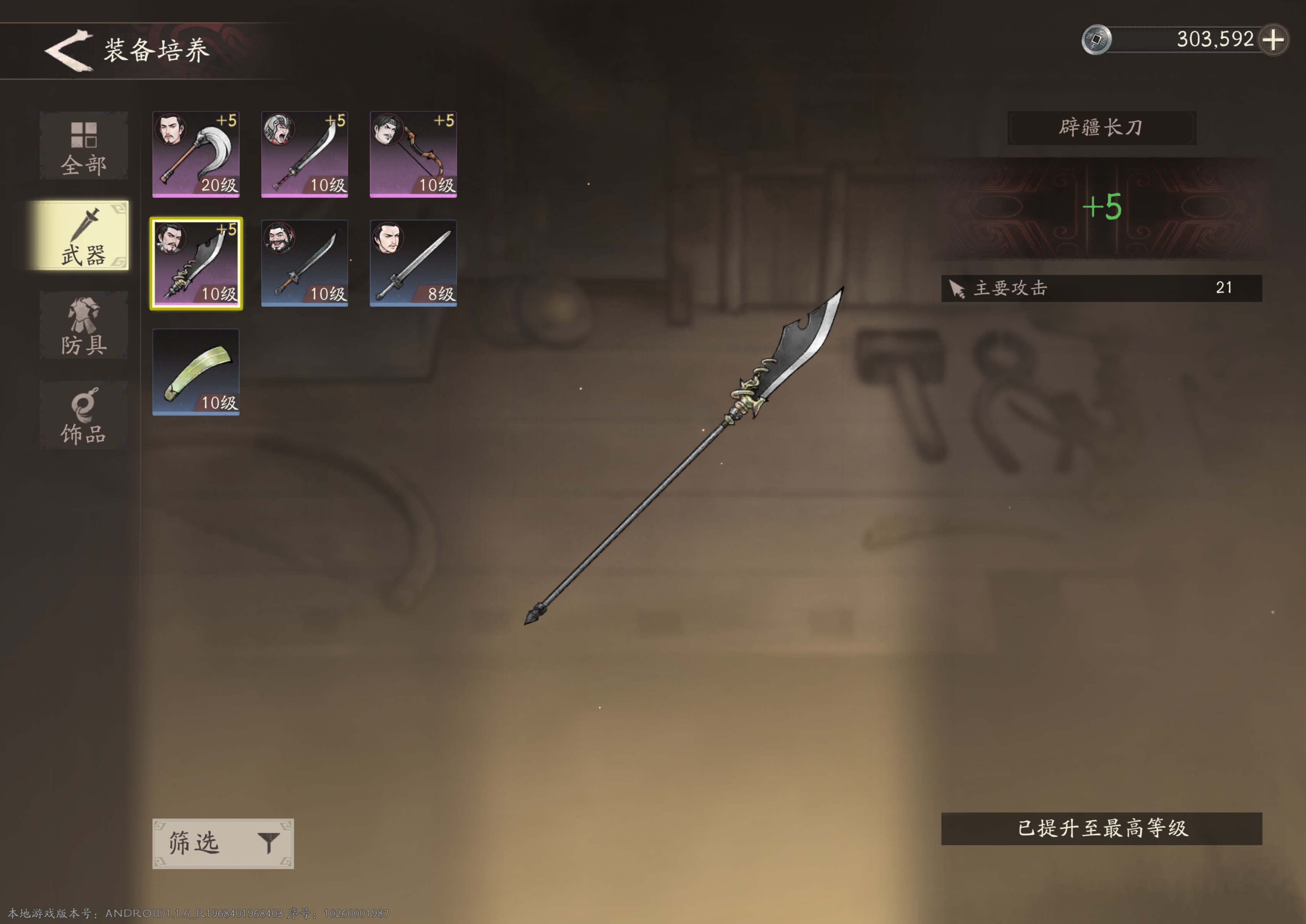Show the 饰品 accessories tab
The height and width of the screenshot is (924, 1306).
(x=84, y=415)
